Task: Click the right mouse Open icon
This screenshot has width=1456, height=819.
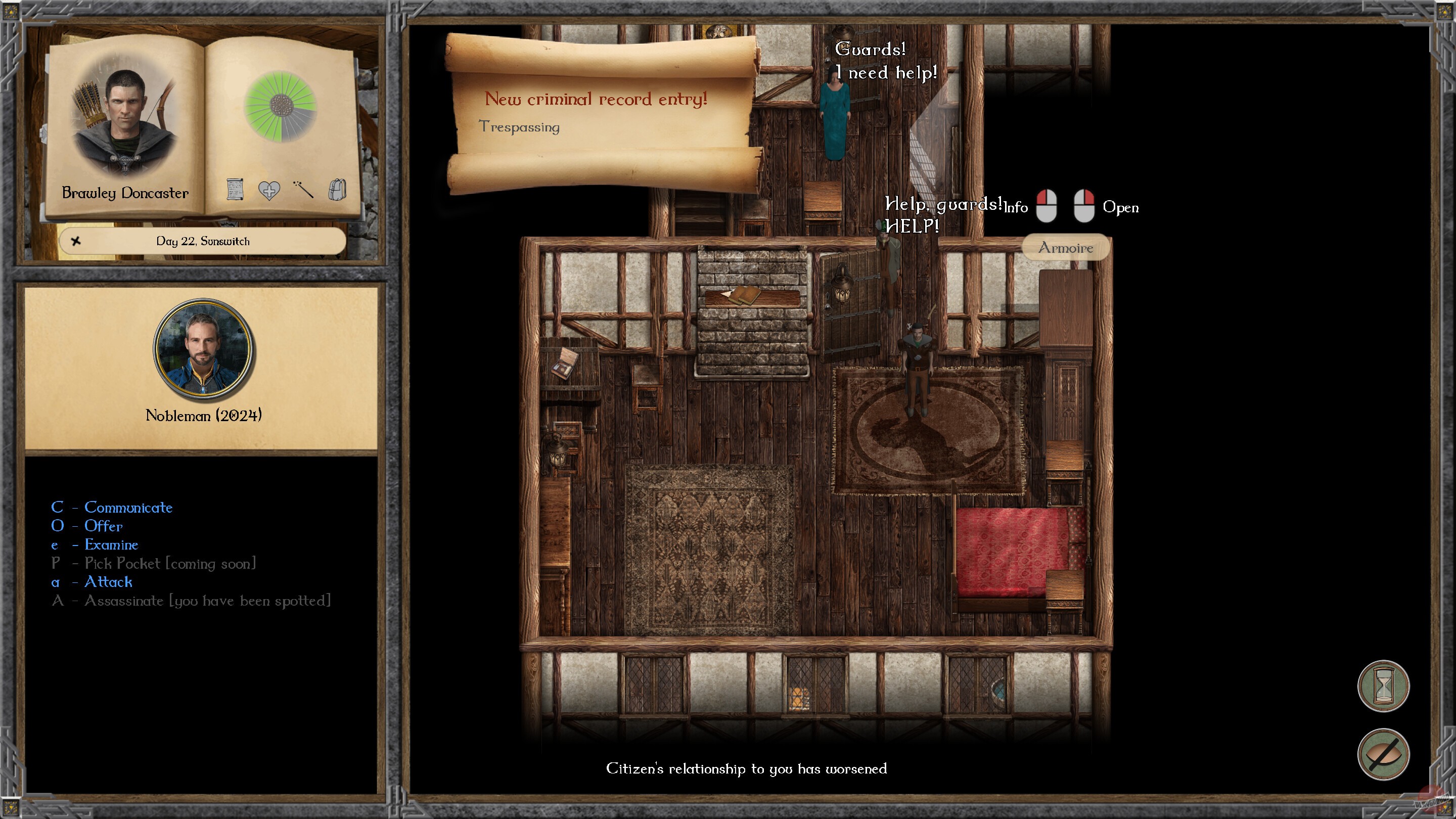Action: point(1084,207)
